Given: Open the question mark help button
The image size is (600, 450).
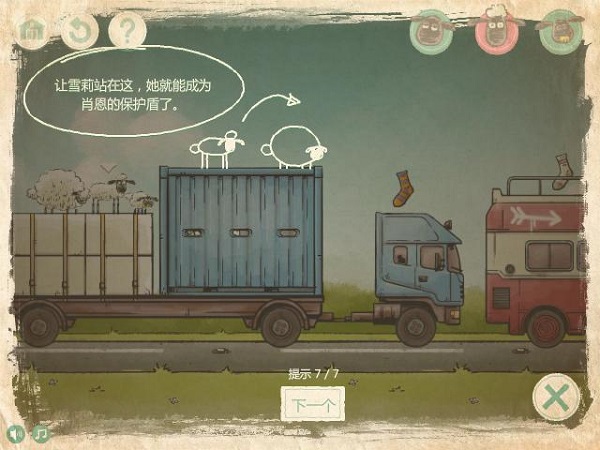Looking at the screenshot, I should tap(126, 30).
